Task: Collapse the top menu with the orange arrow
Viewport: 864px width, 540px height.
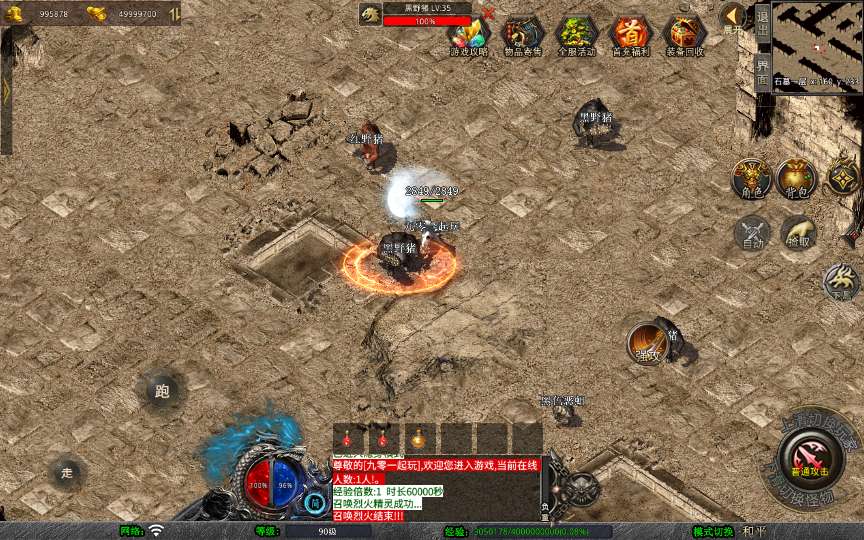Action: [x=733, y=15]
